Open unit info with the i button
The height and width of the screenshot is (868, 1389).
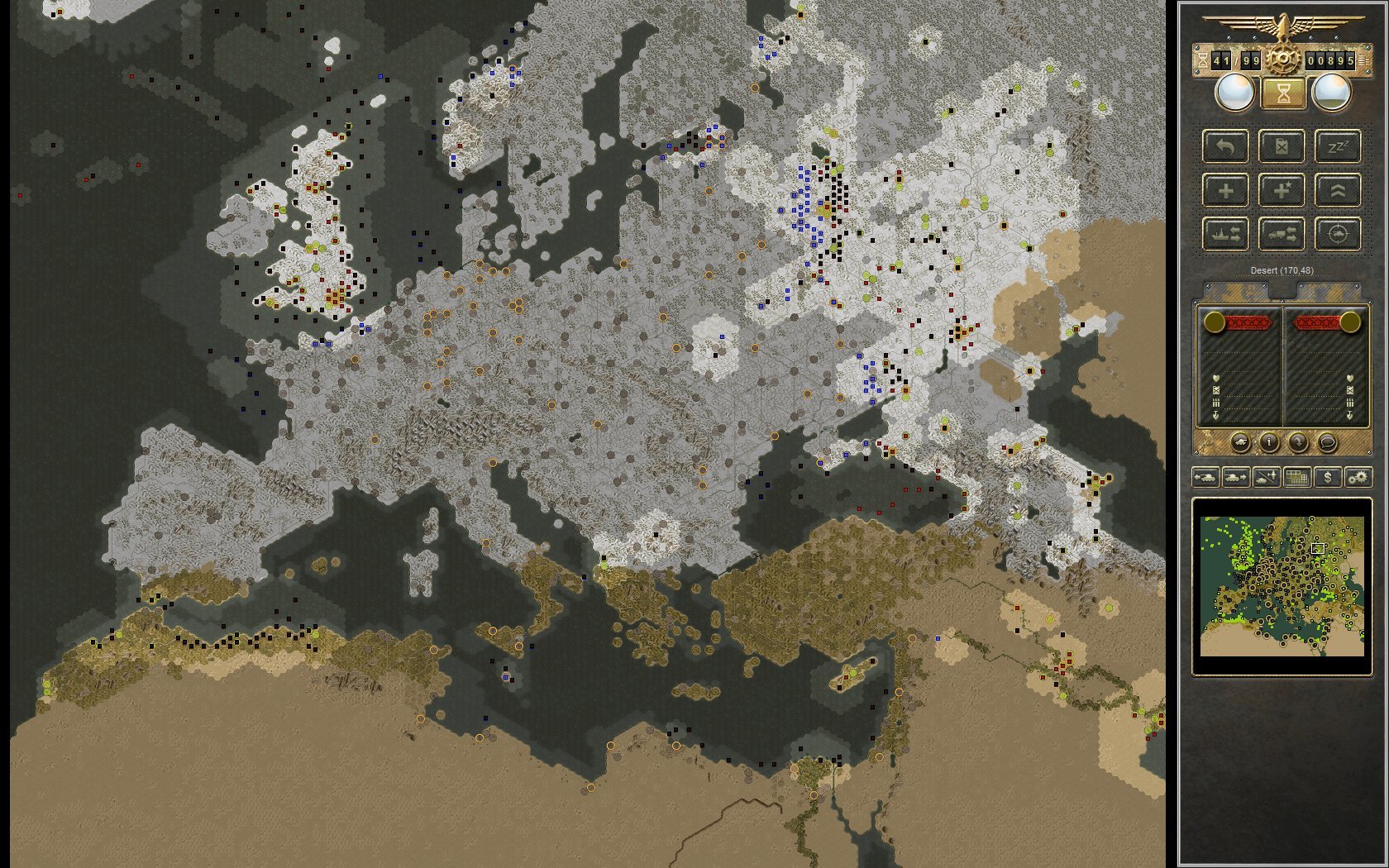(1269, 442)
